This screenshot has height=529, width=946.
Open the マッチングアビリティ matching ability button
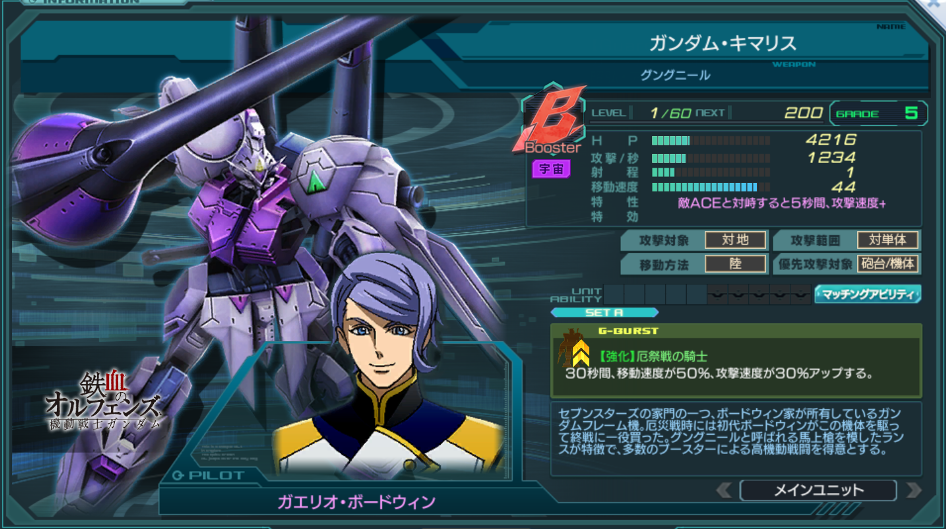[x=867, y=294]
